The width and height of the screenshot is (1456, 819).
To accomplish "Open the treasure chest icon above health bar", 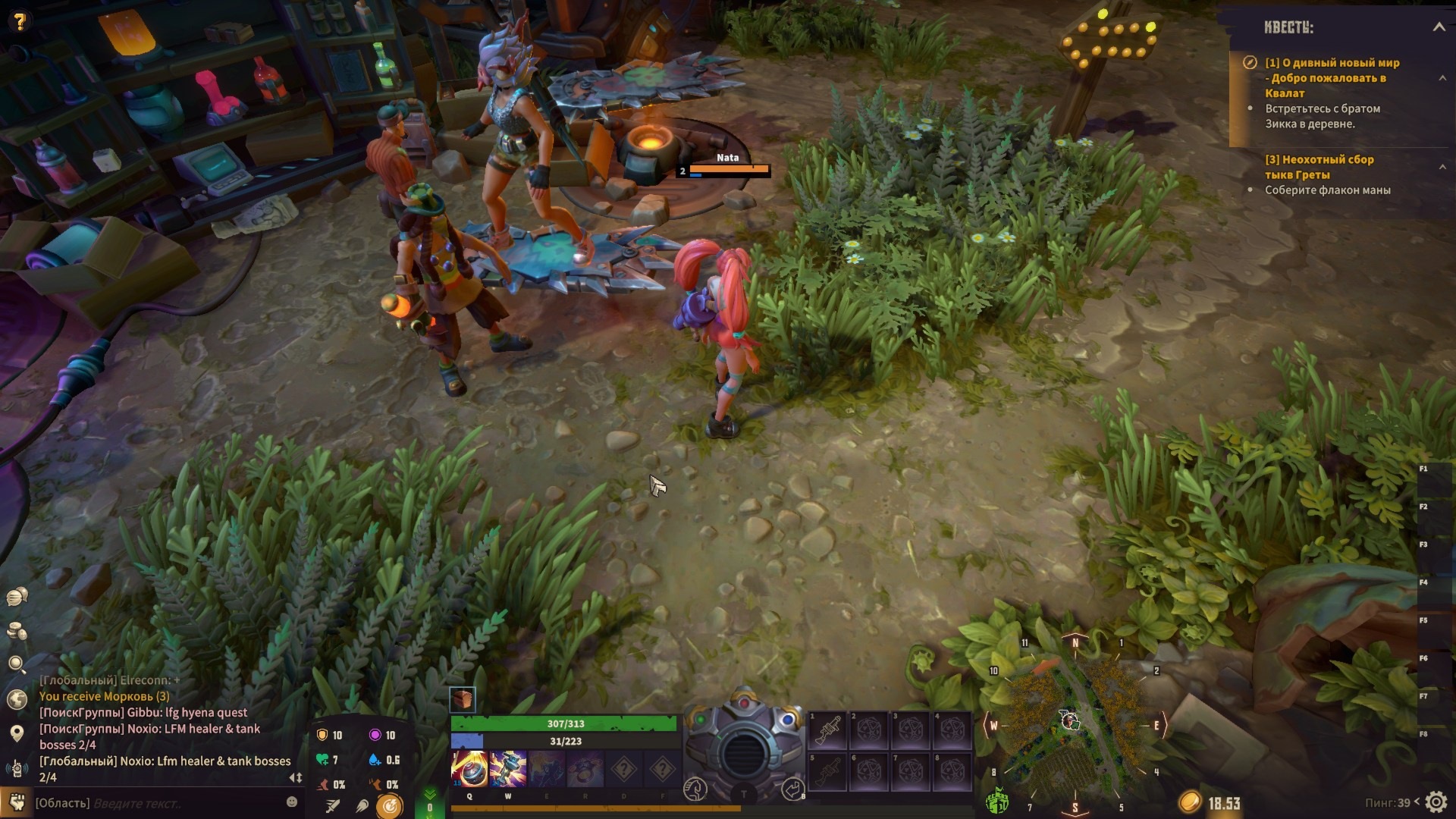I will 463,699.
